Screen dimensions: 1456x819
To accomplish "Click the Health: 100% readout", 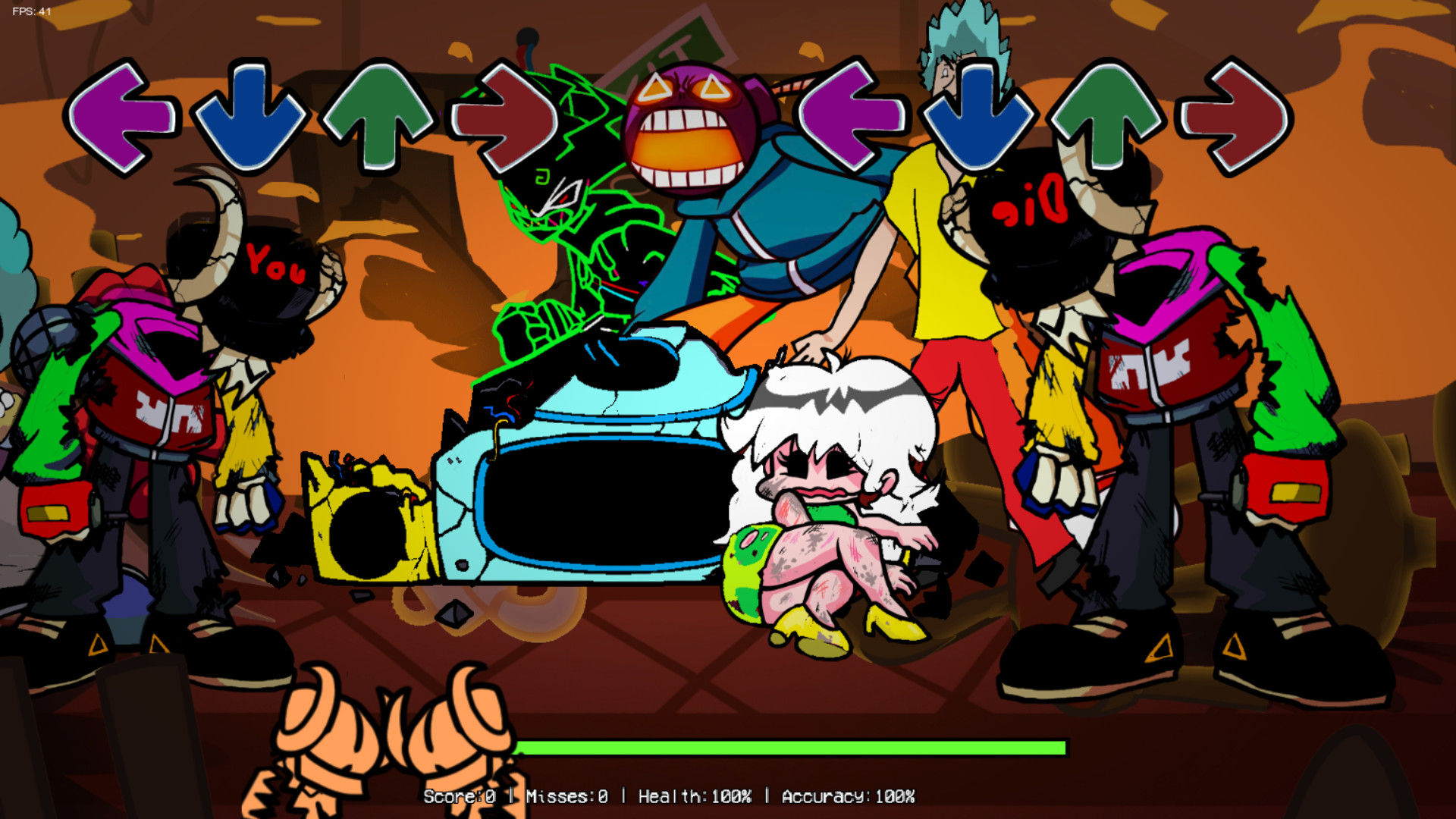I will [694, 796].
